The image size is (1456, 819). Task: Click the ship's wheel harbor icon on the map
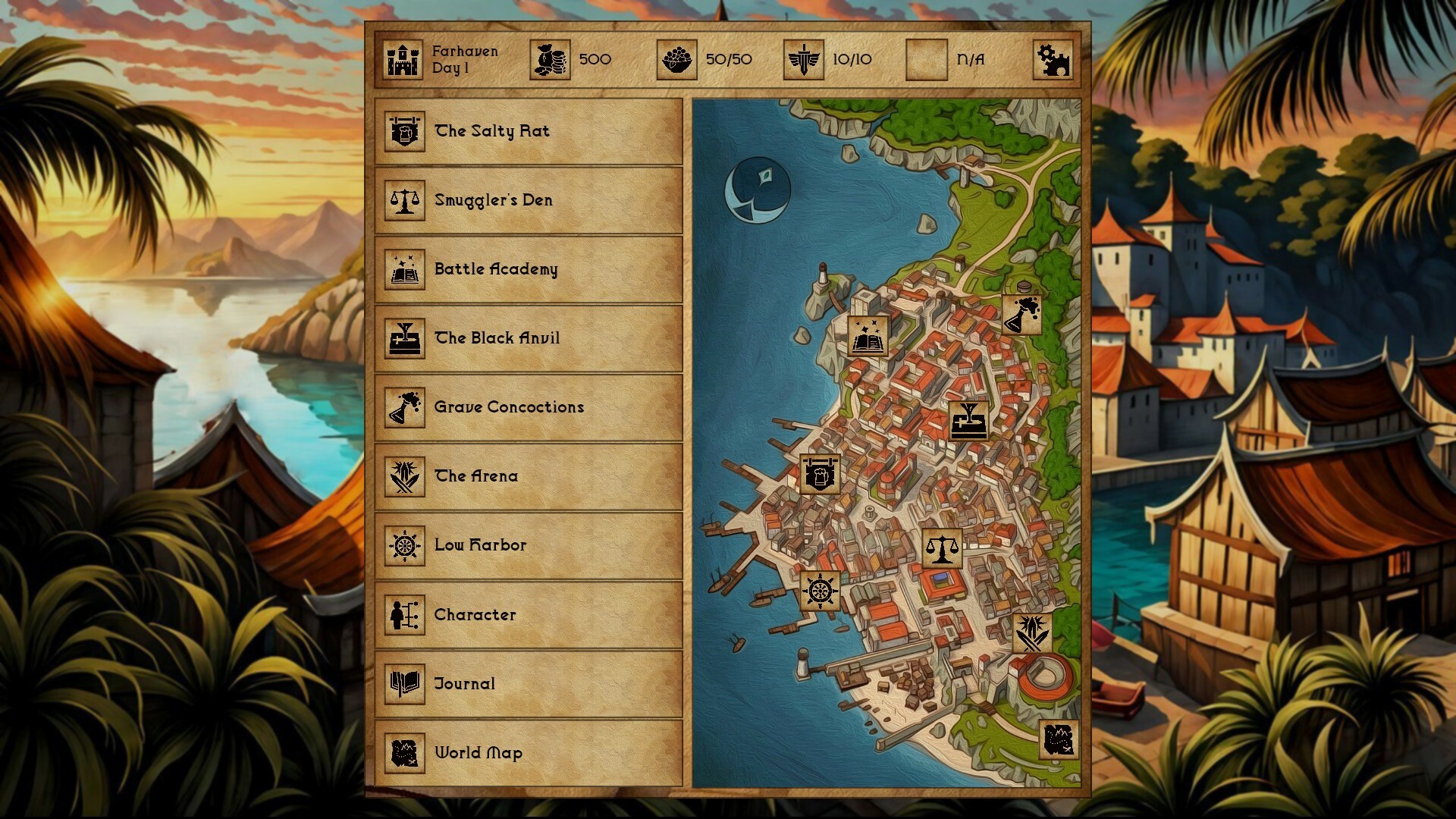point(819,589)
